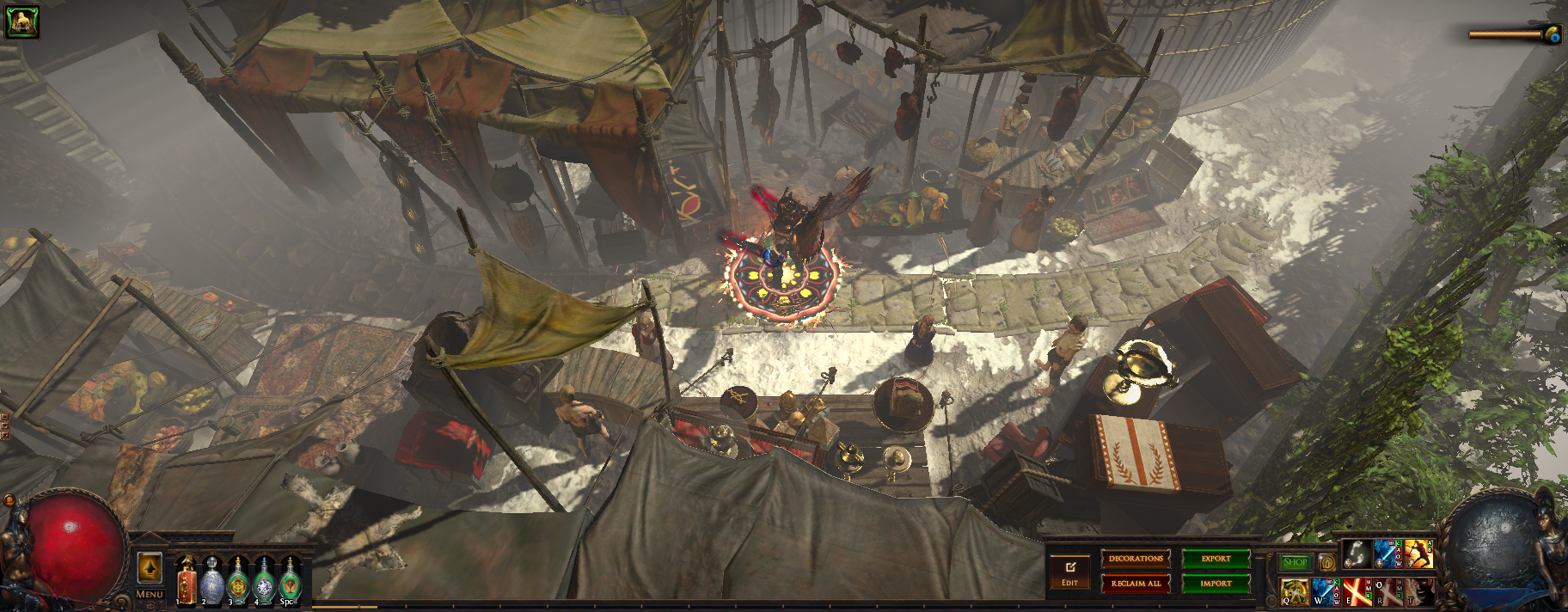
Task: Import a hideout layout
Action: pos(1216,584)
